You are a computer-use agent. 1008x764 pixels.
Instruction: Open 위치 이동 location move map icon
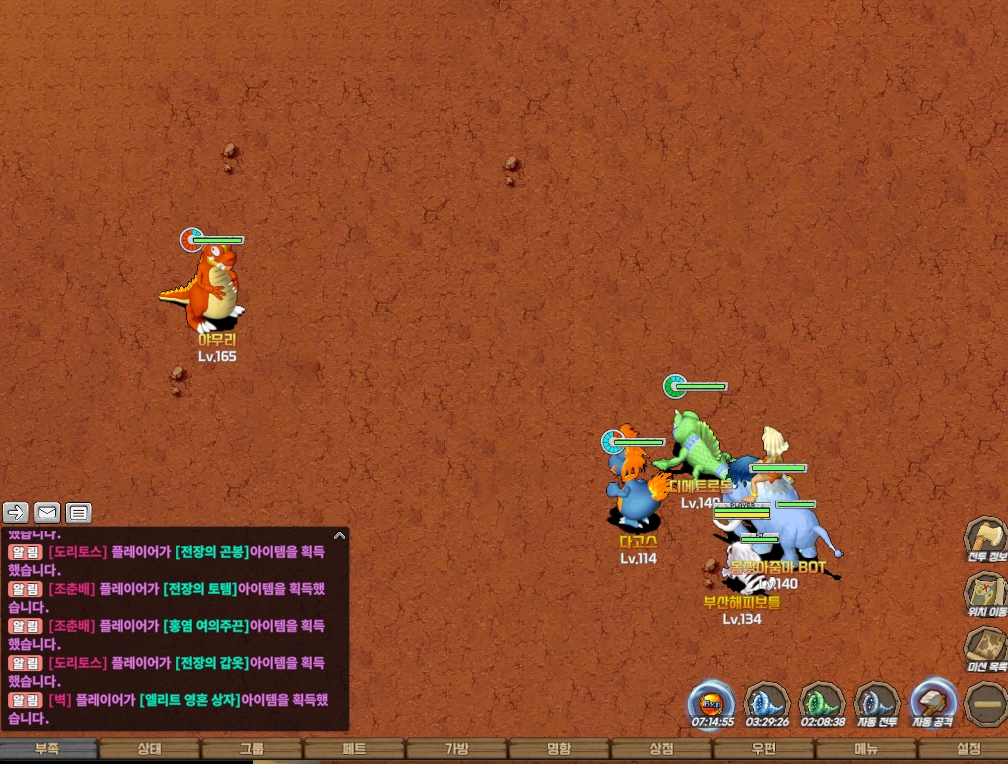click(986, 592)
